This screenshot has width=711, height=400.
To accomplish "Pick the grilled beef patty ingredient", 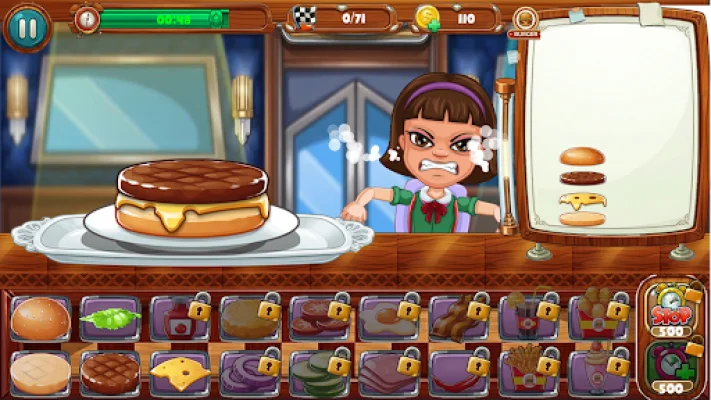I will point(110,372).
